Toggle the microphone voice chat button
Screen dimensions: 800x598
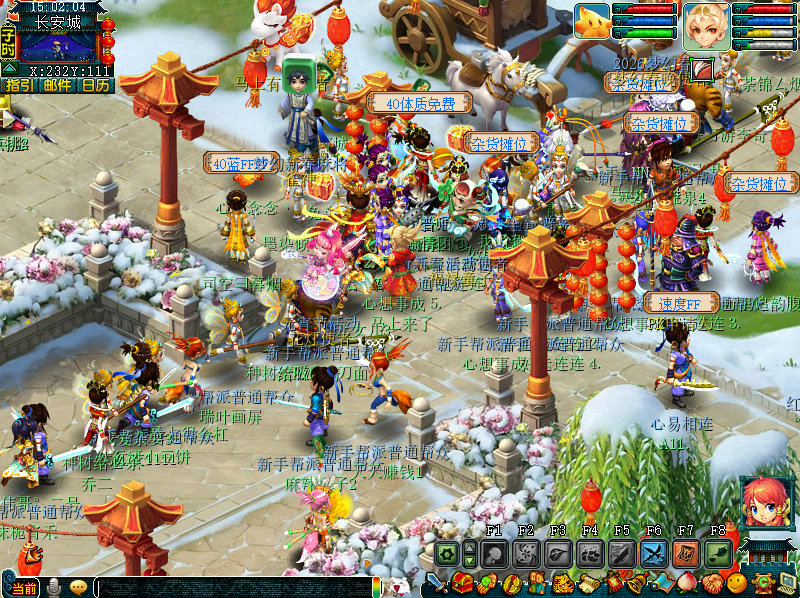click(x=55, y=587)
